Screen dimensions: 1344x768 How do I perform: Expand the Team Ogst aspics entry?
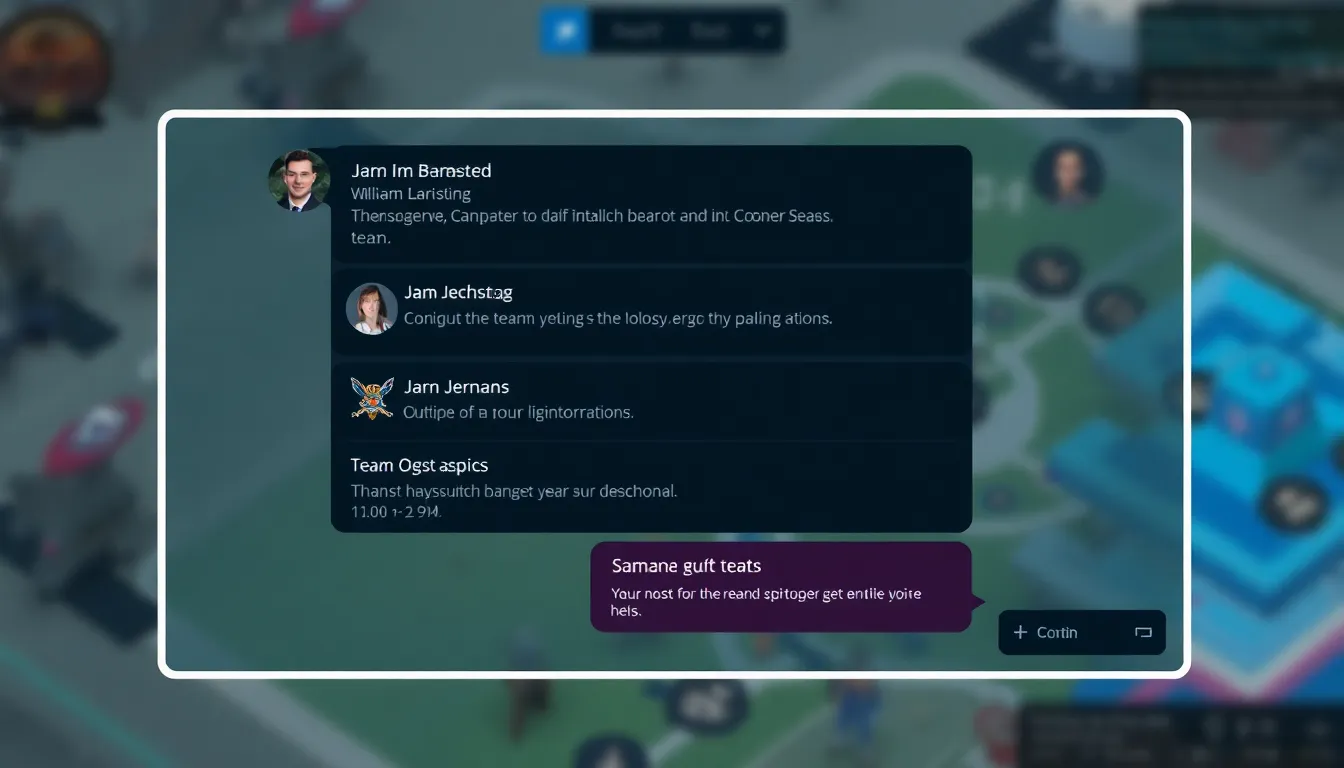650,489
